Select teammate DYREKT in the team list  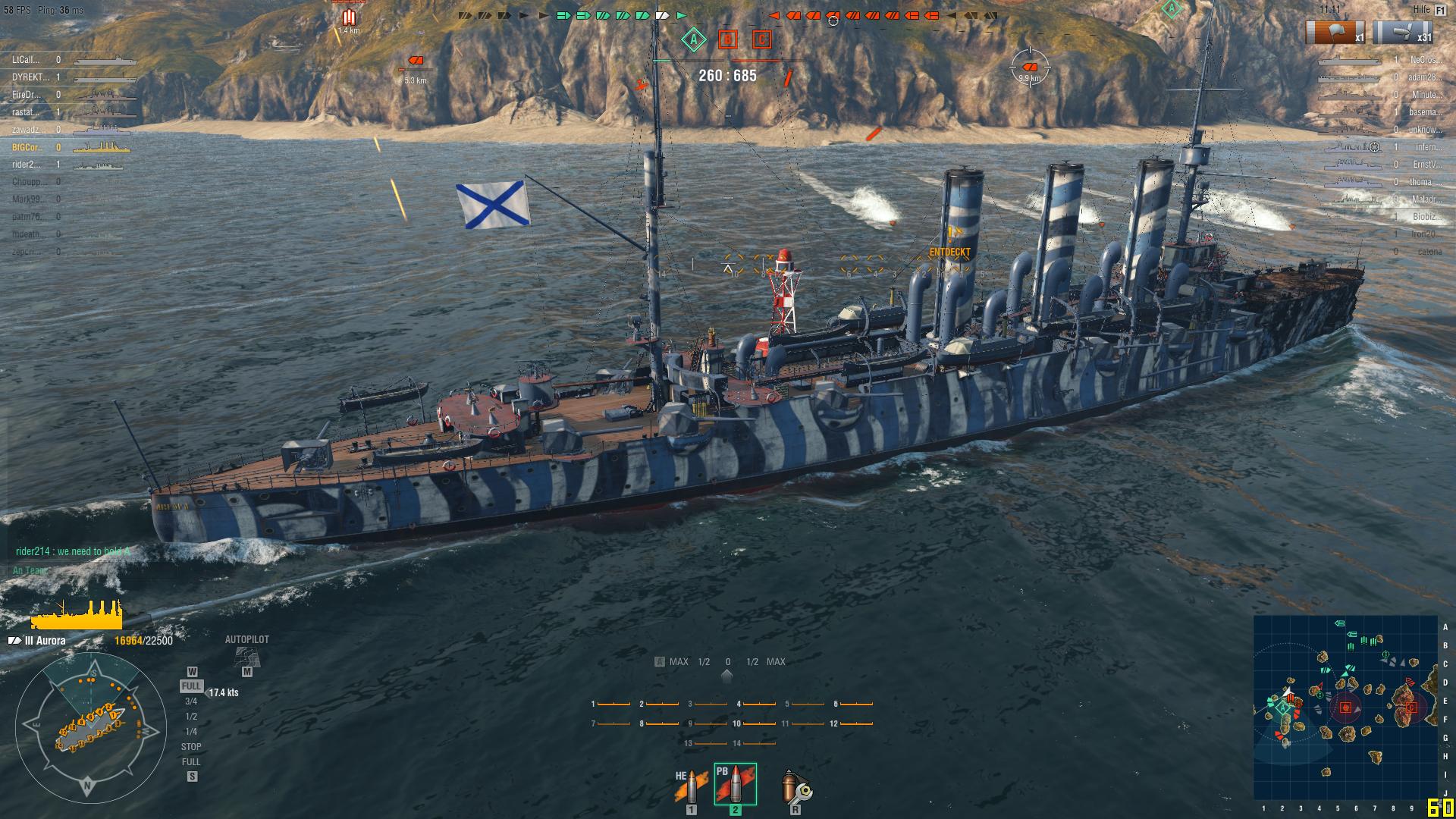point(30,77)
